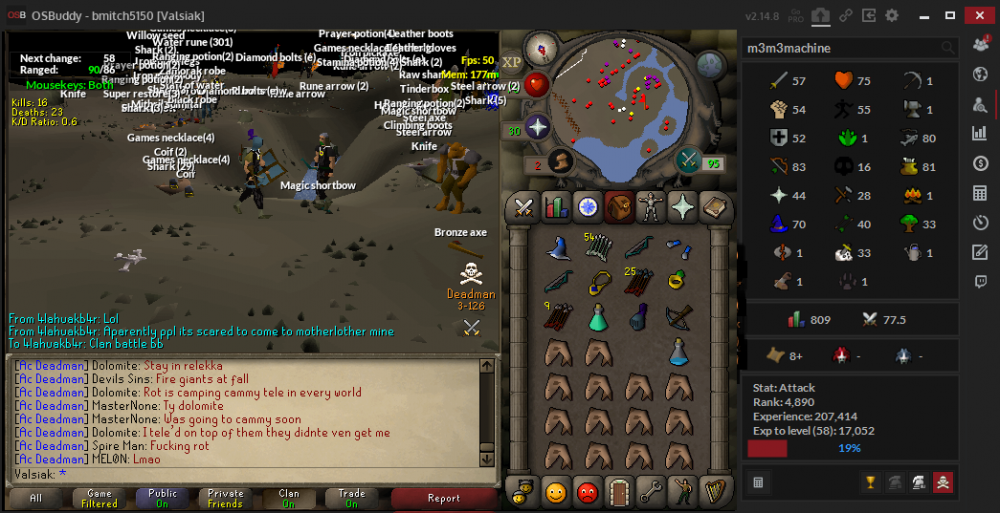Image resolution: width=1000 pixels, height=513 pixels.
Task: Toggle the XP counter button
Action: [512, 62]
